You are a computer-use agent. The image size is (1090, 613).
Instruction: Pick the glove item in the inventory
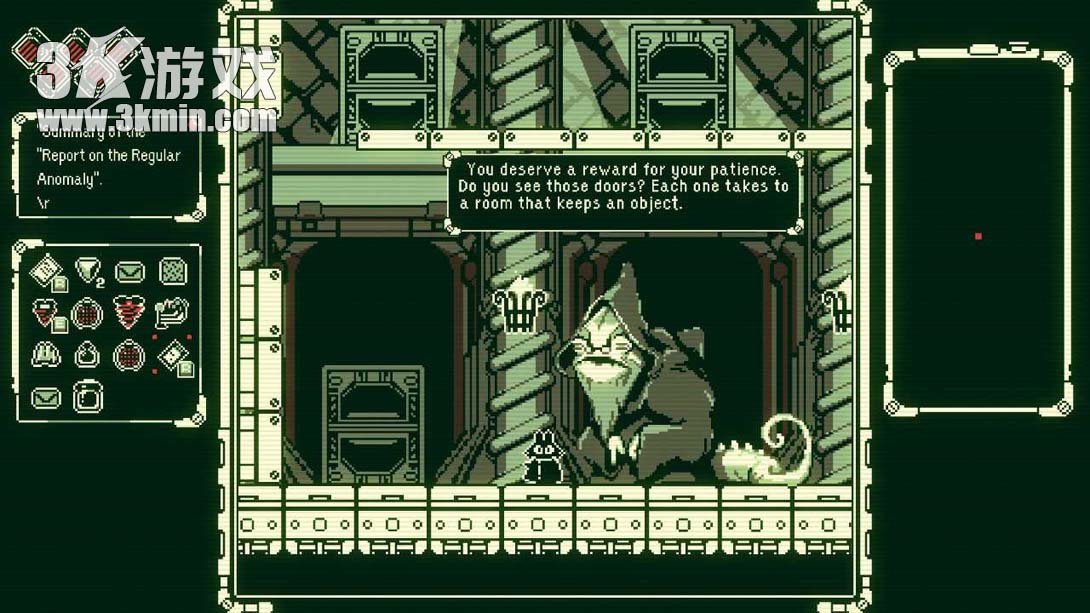pyautogui.click(x=46, y=355)
